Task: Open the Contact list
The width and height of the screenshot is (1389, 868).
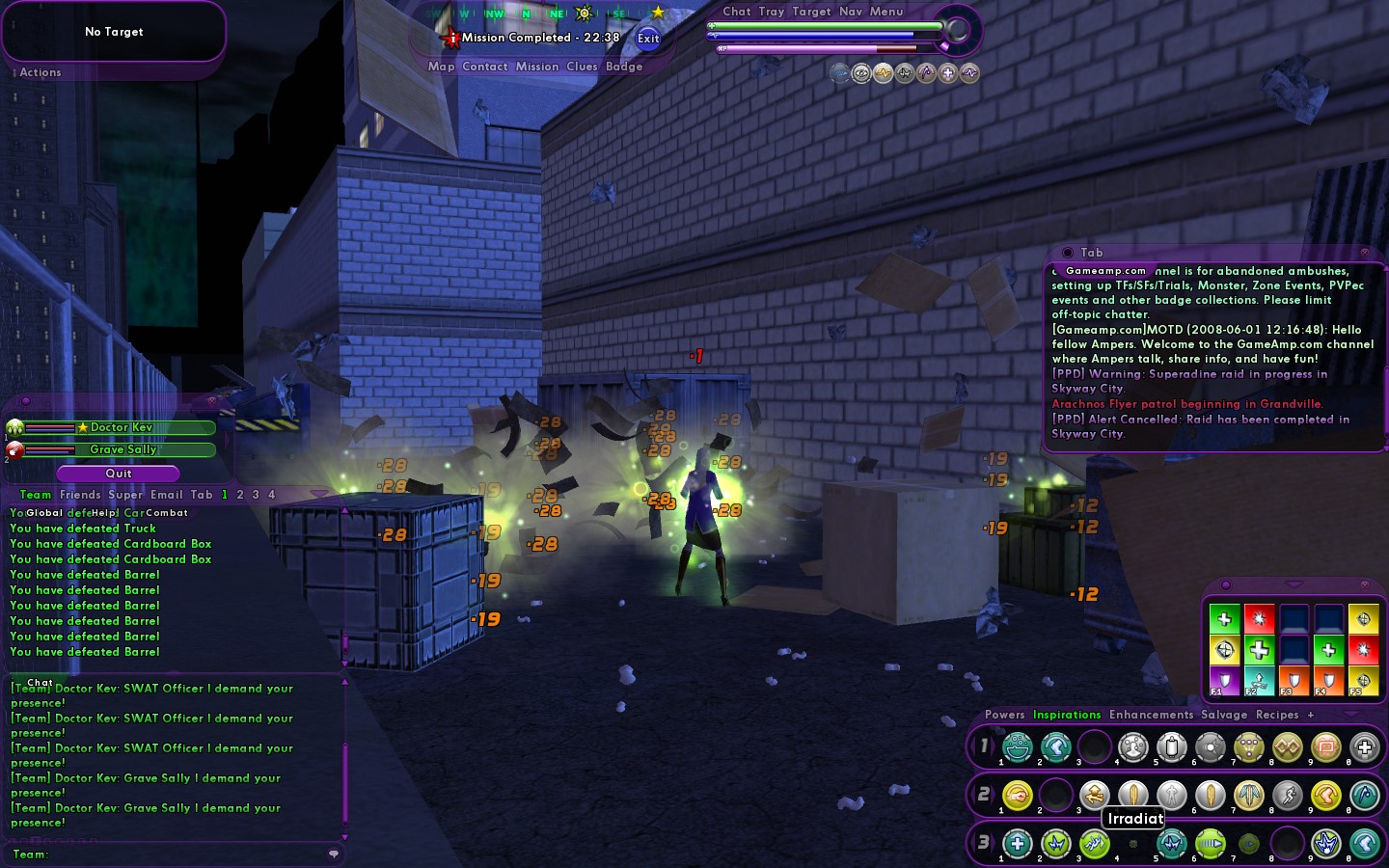Action: [484, 67]
